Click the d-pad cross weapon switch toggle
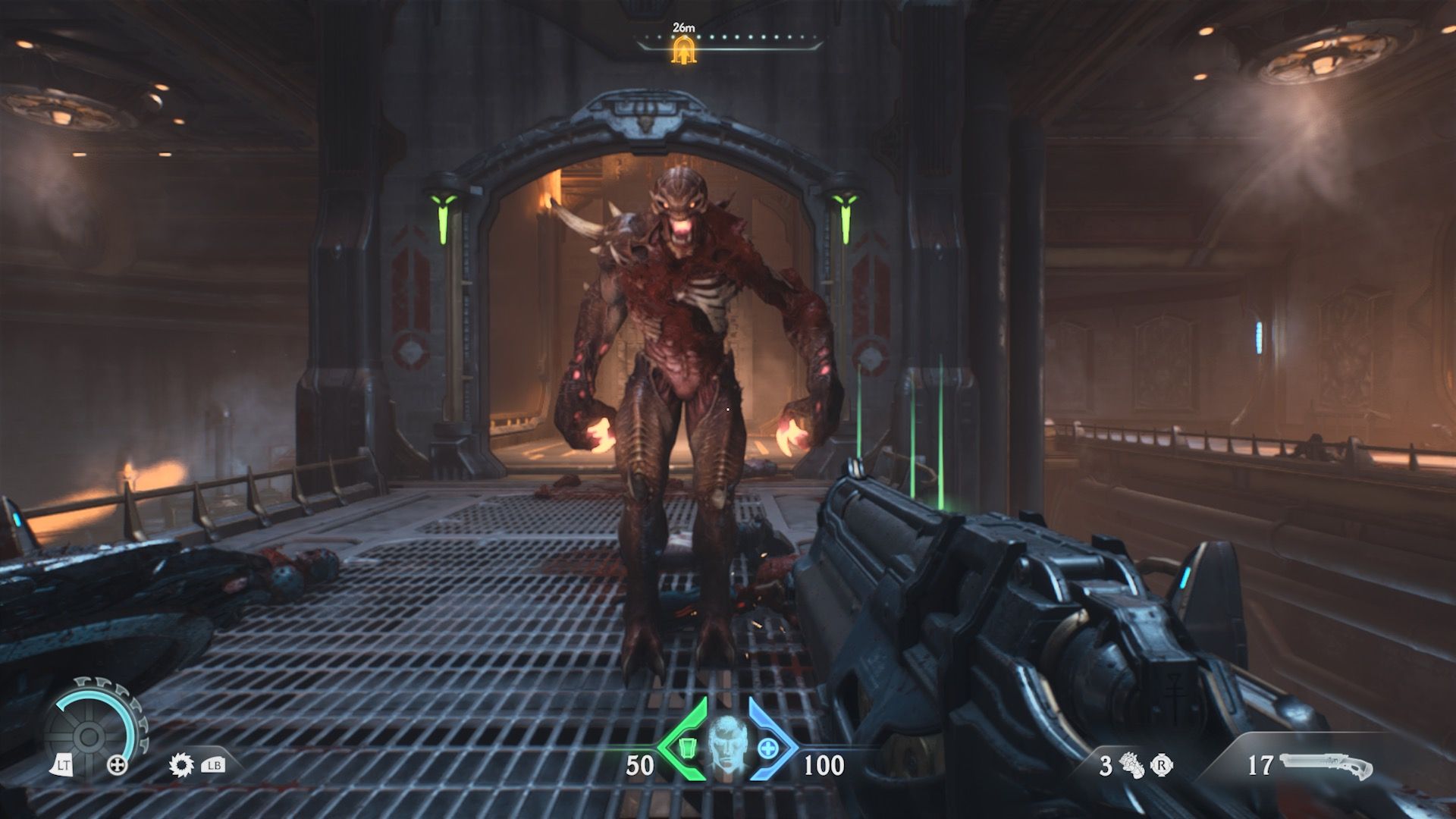 (116, 764)
